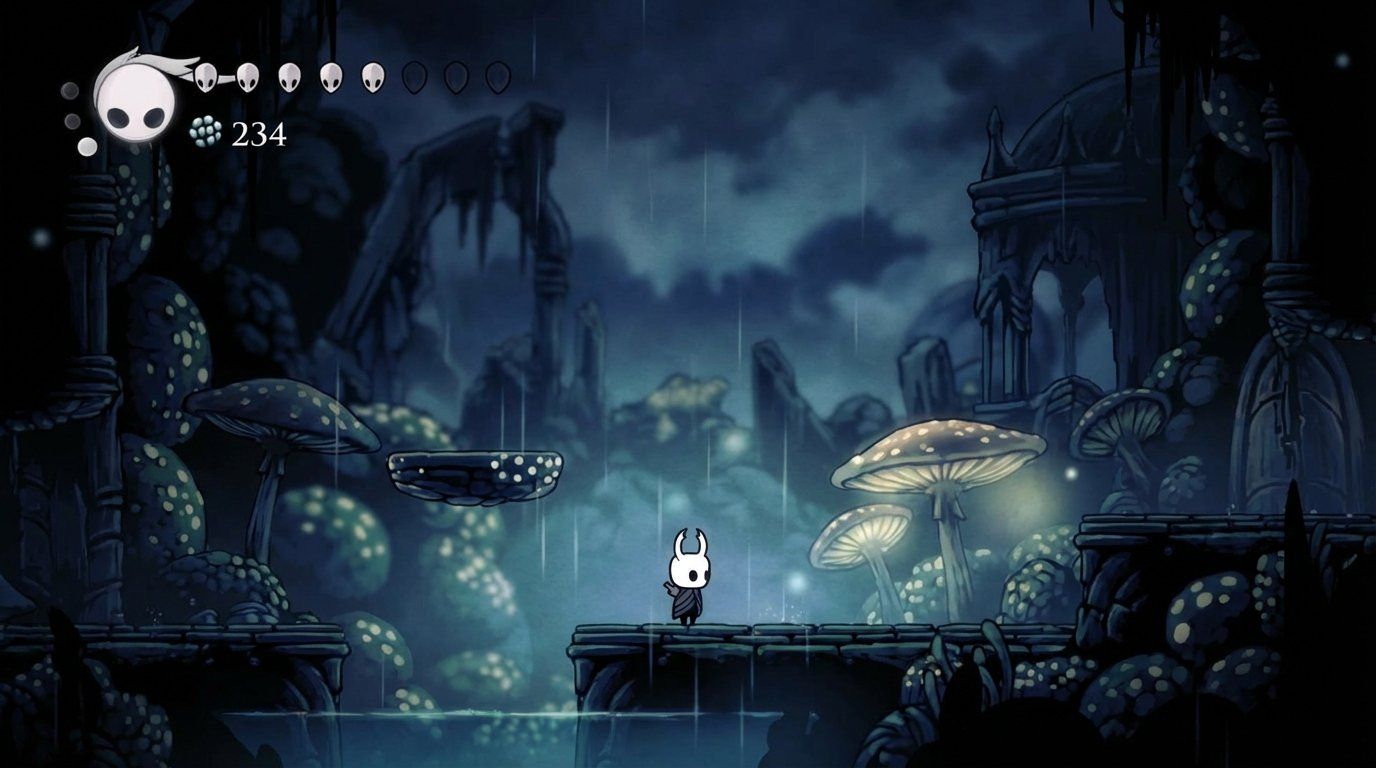This screenshot has height=768, width=1376.
Task: Click the large glowing mushroom cap
Action: (938, 450)
